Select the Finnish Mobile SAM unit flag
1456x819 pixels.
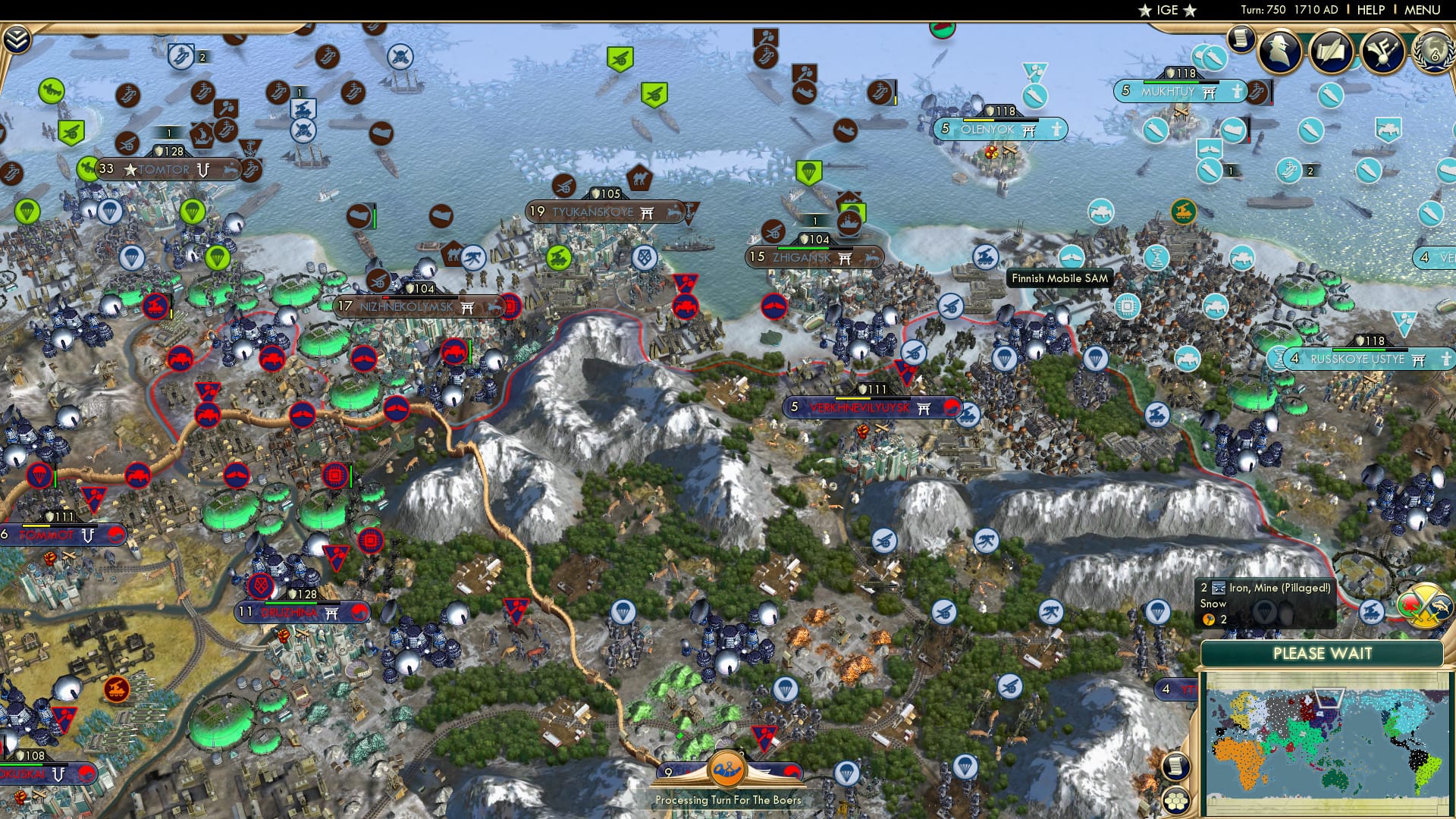[984, 256]
